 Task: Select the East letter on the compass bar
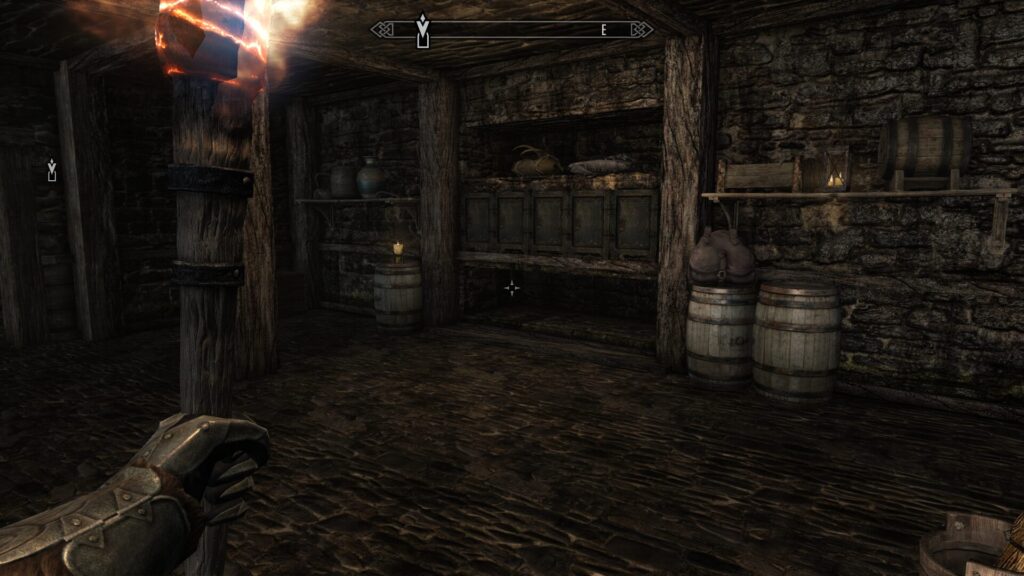pyautogui.click(x=604, y=31)
